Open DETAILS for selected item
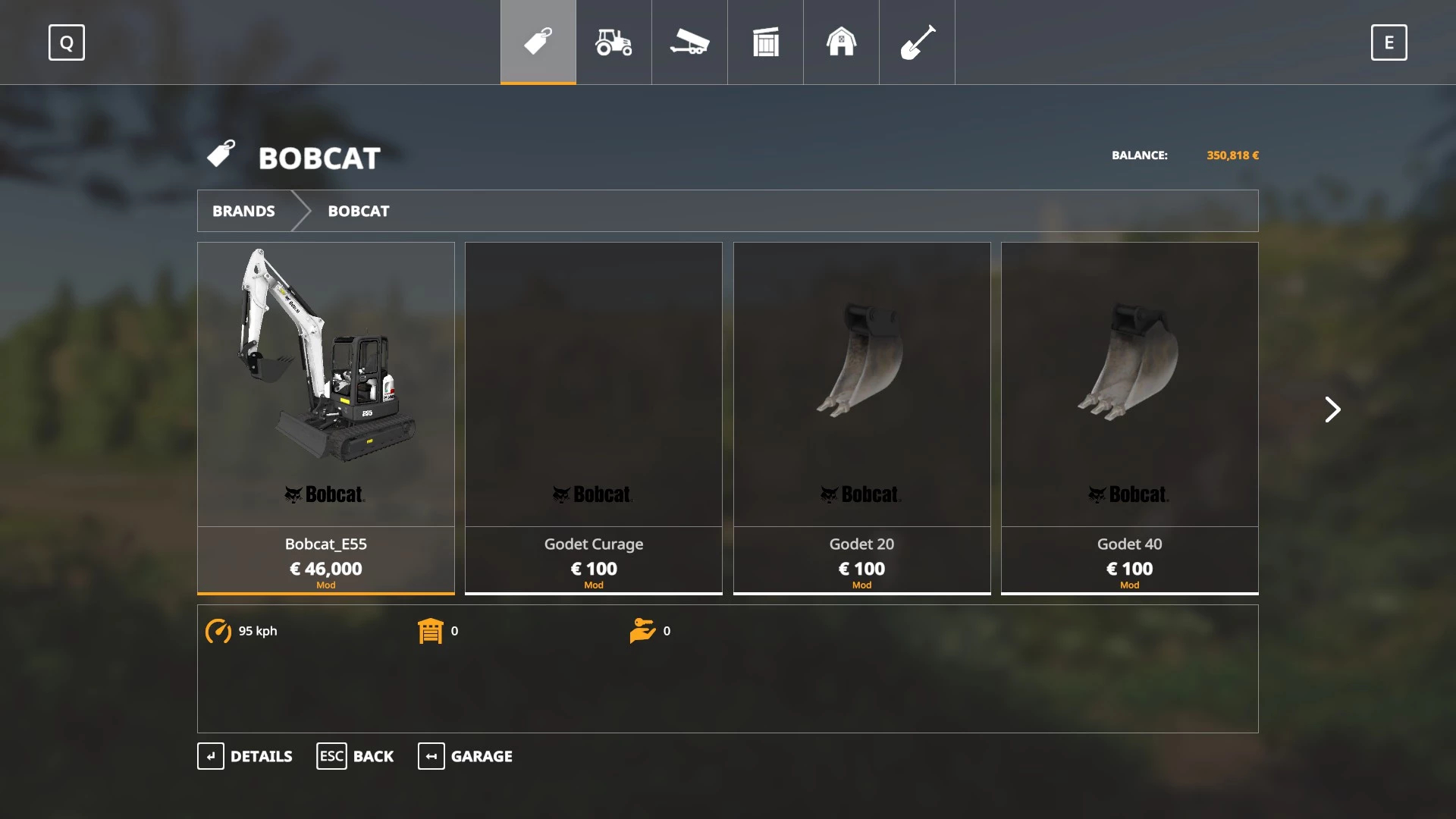The image size is (1456, 819). point(245,756)
